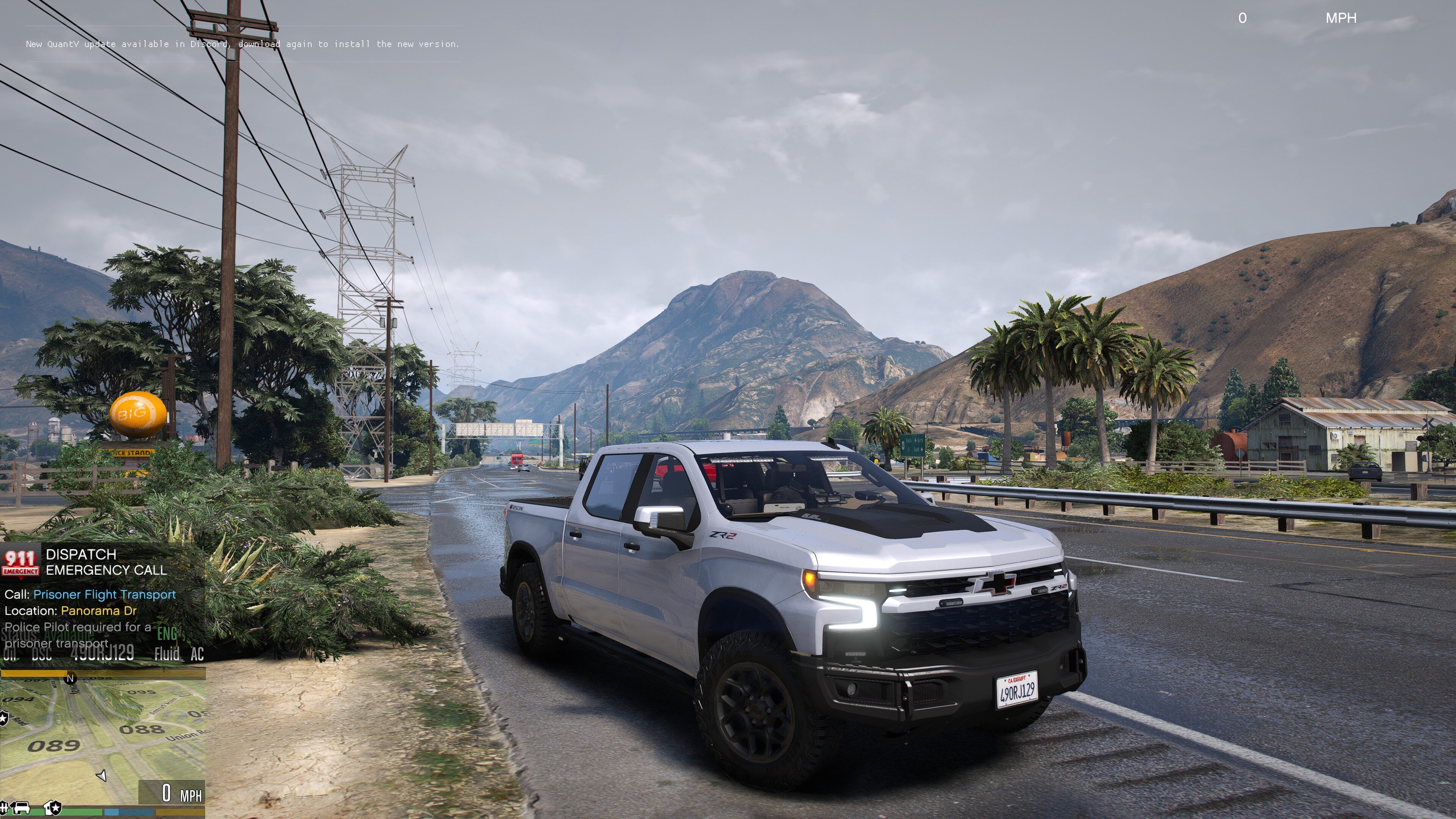Click the player arrow marker on minimap
The image size is (1456, 819).
point(102,775)
